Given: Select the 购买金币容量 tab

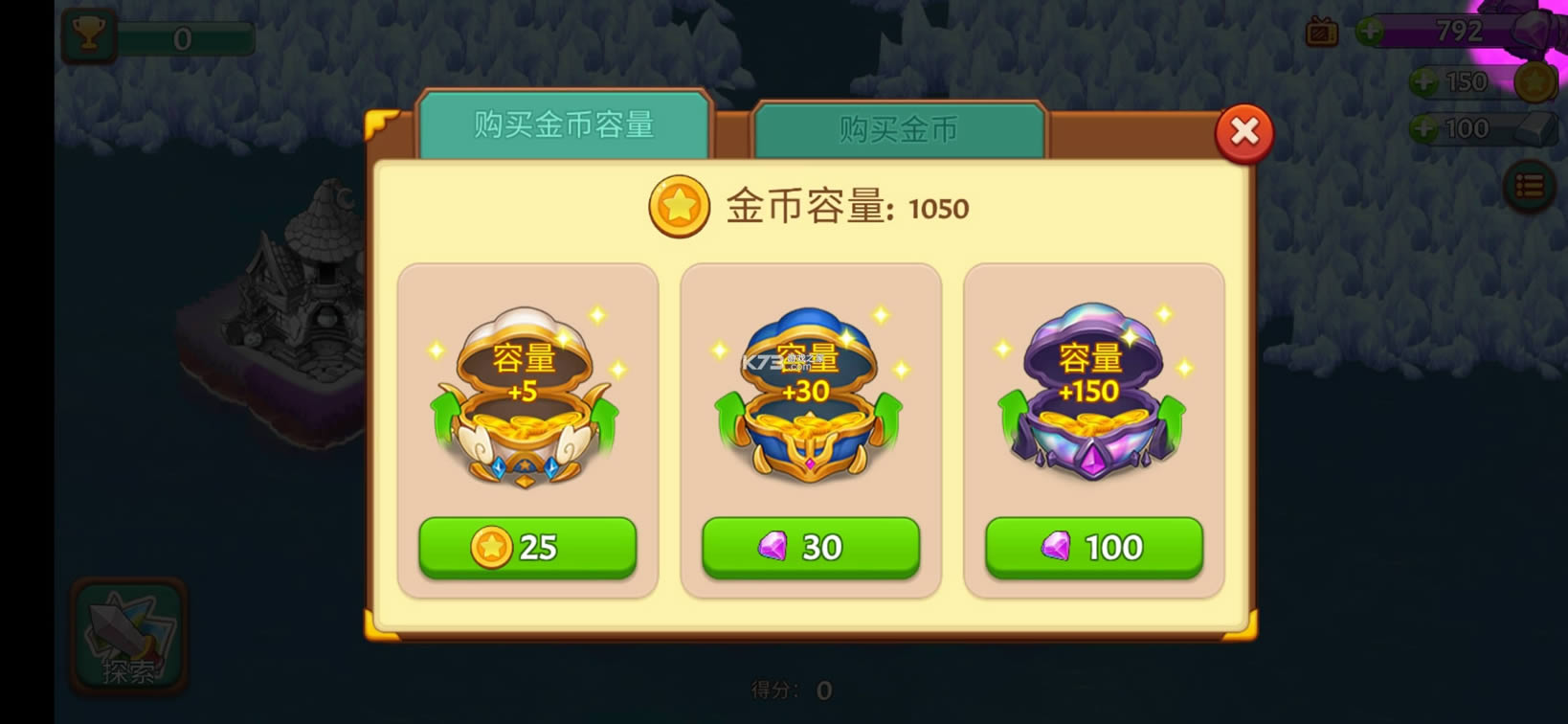Looking at the screenshot, I should click(x=563, y=124).
